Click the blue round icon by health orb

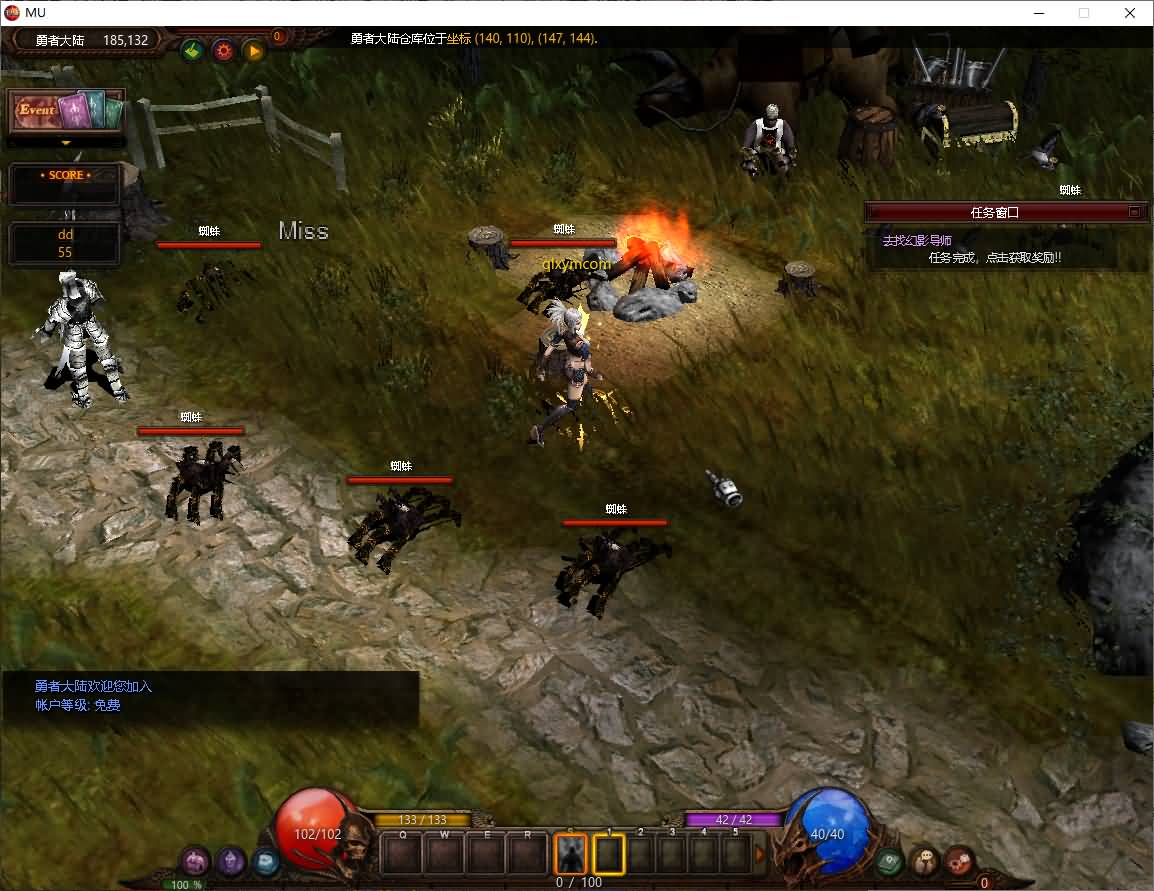pos(265,859)
